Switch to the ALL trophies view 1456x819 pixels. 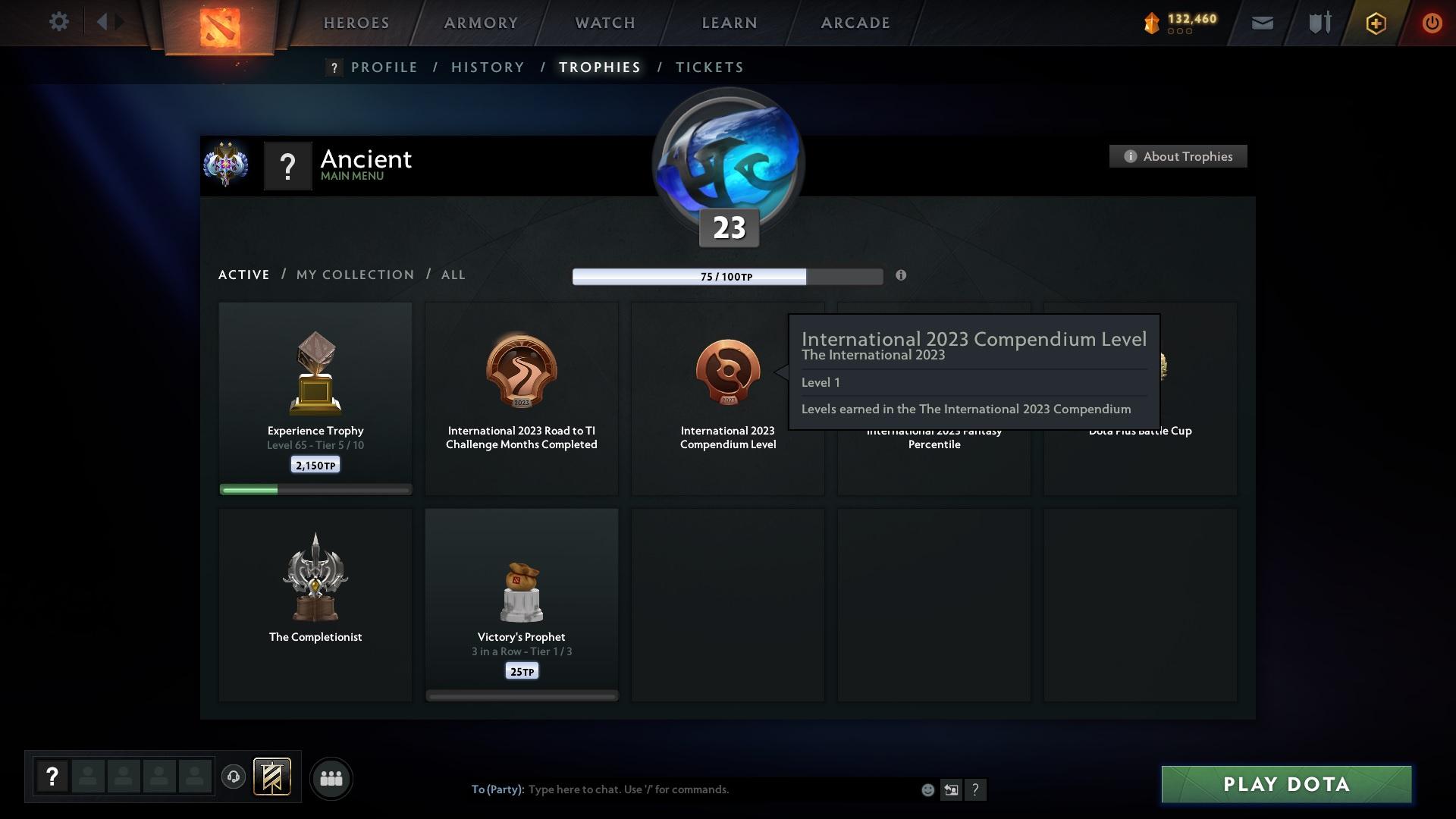[453, 275]
